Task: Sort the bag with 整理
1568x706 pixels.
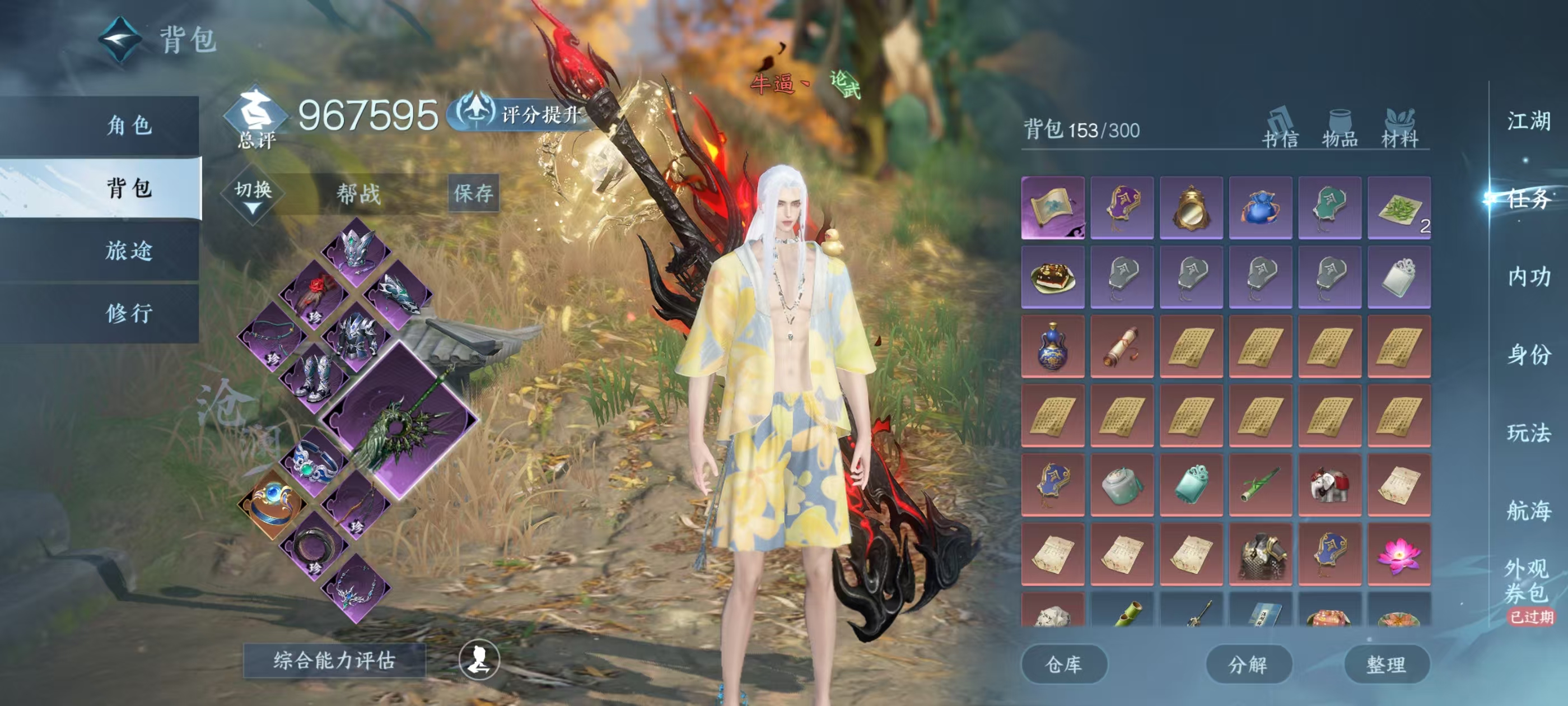Action: point(1386,664)
